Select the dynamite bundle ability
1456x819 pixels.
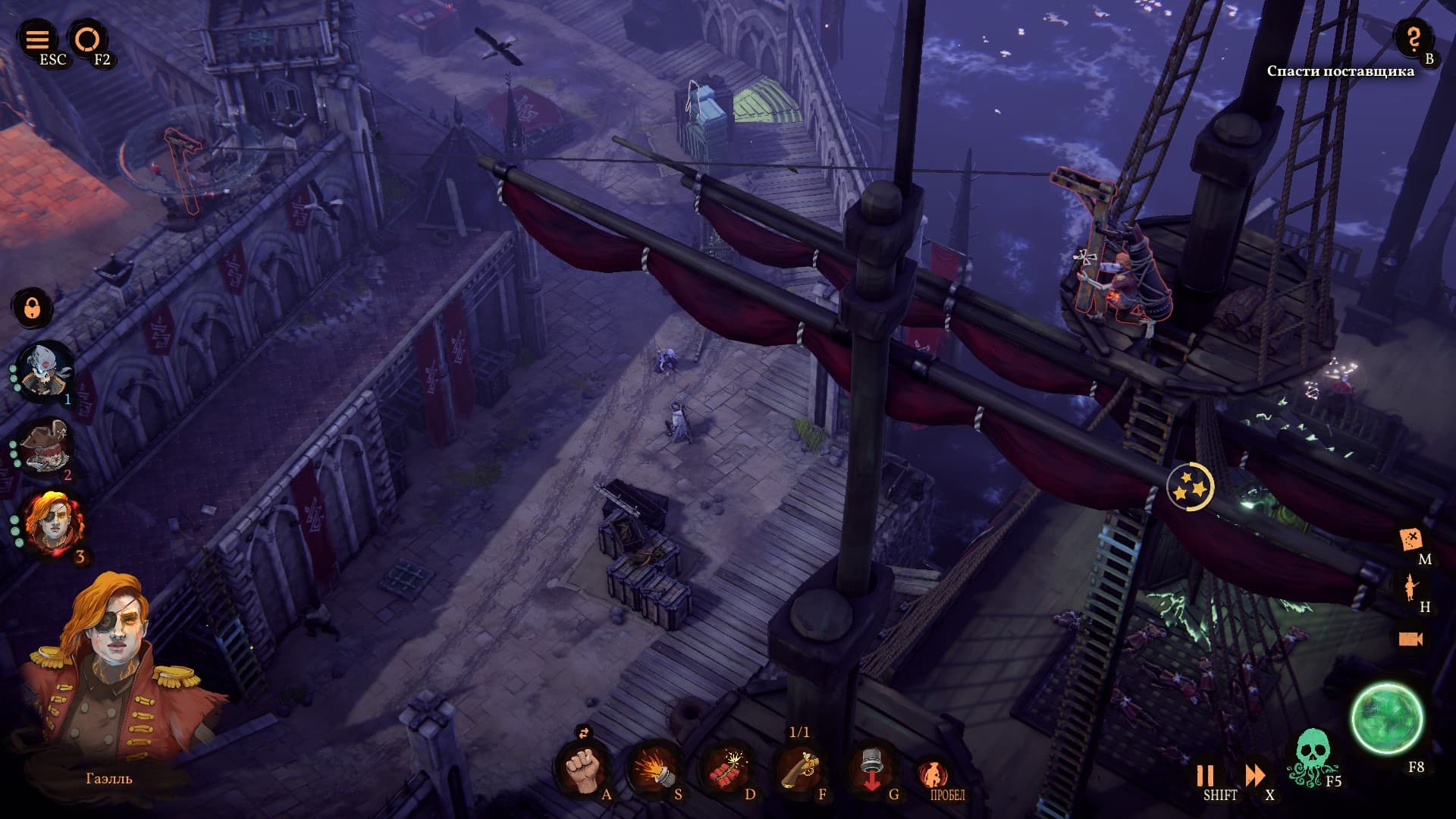click(x=726, y=769)
